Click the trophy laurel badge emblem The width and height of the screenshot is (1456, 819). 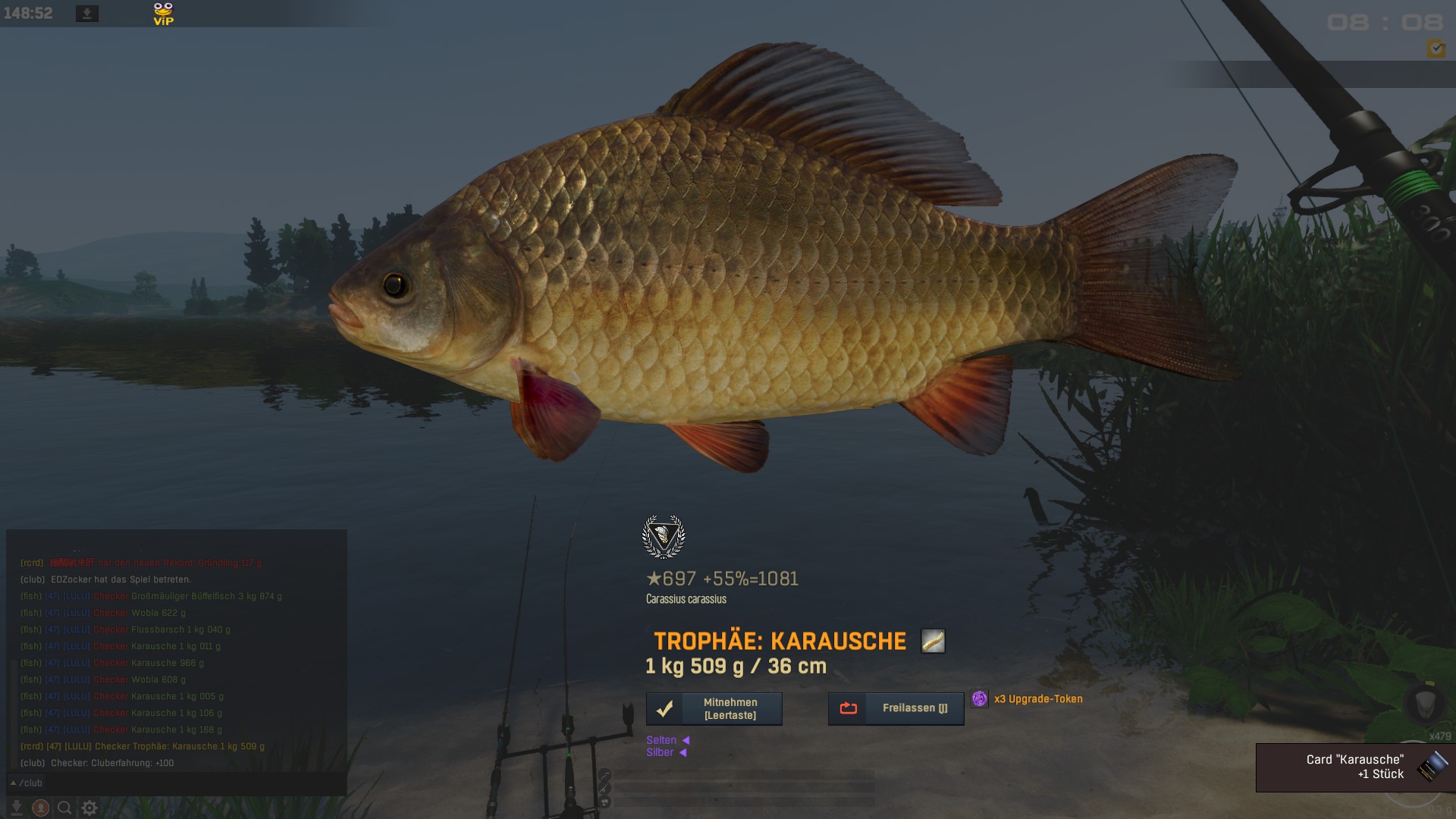664,536
